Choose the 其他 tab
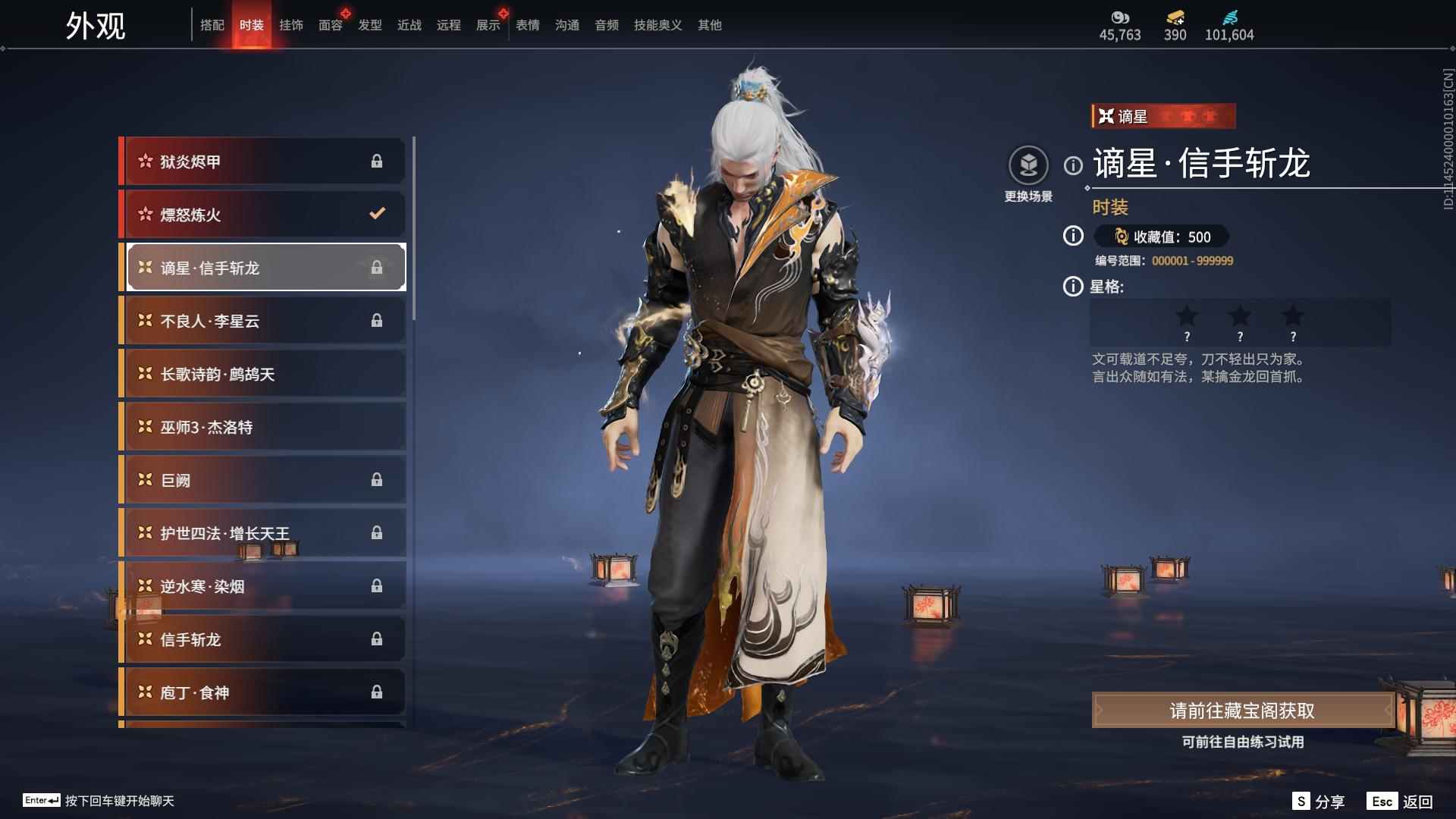 710,25
